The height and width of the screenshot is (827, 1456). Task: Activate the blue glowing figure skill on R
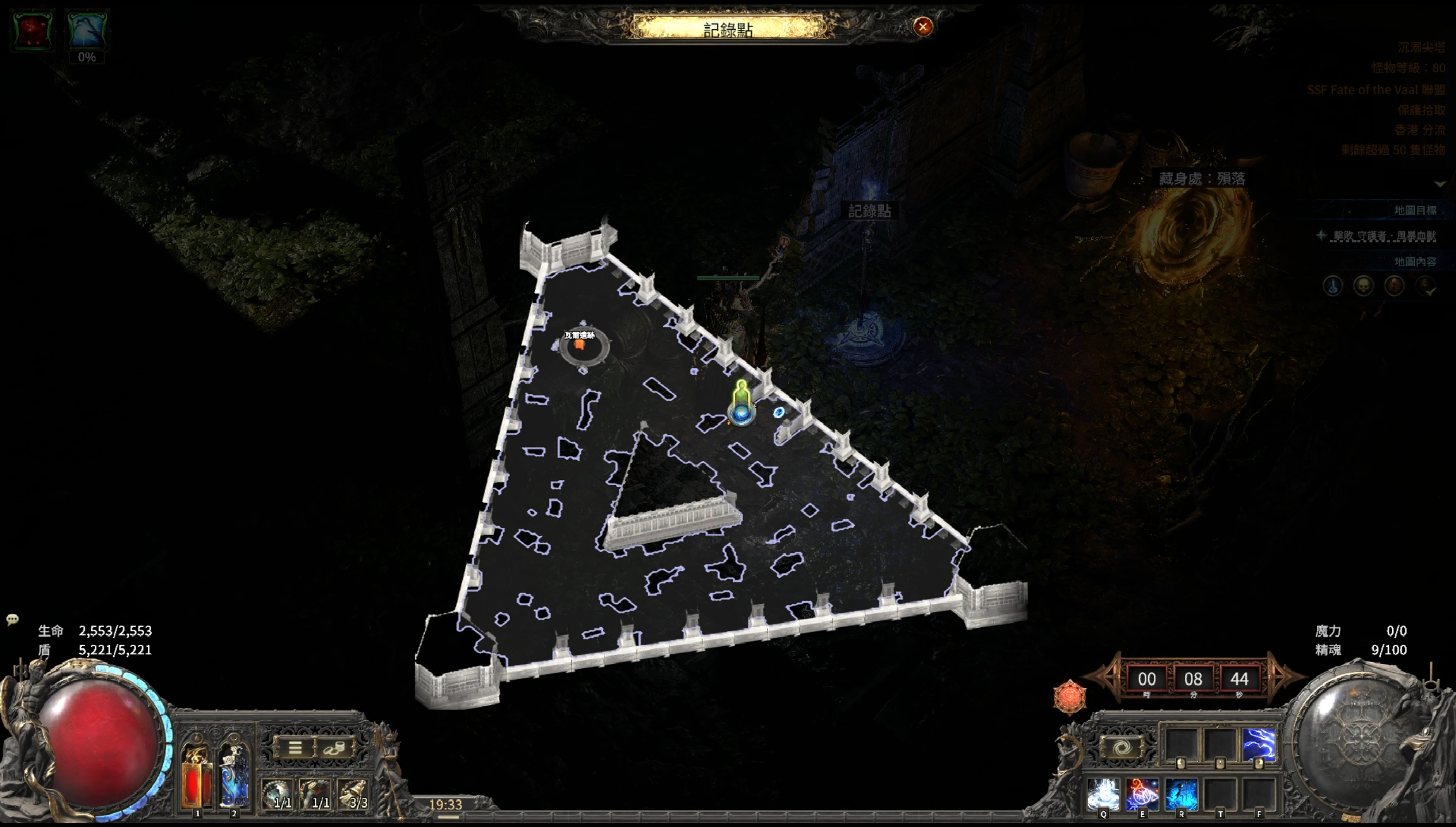pyautogui.click(x=1181, y=794)
